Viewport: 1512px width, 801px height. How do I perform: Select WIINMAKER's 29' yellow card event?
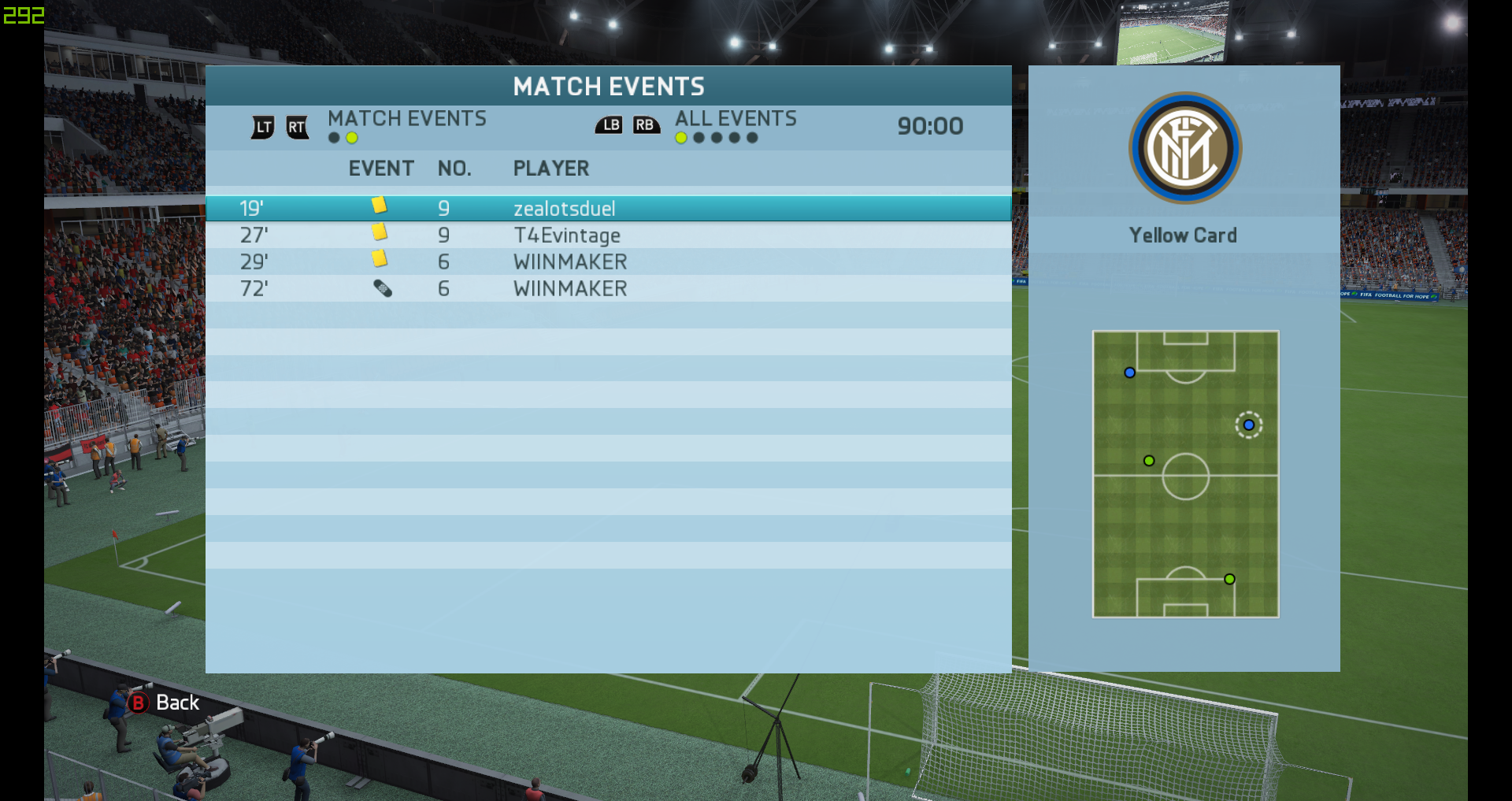point(608,261)
